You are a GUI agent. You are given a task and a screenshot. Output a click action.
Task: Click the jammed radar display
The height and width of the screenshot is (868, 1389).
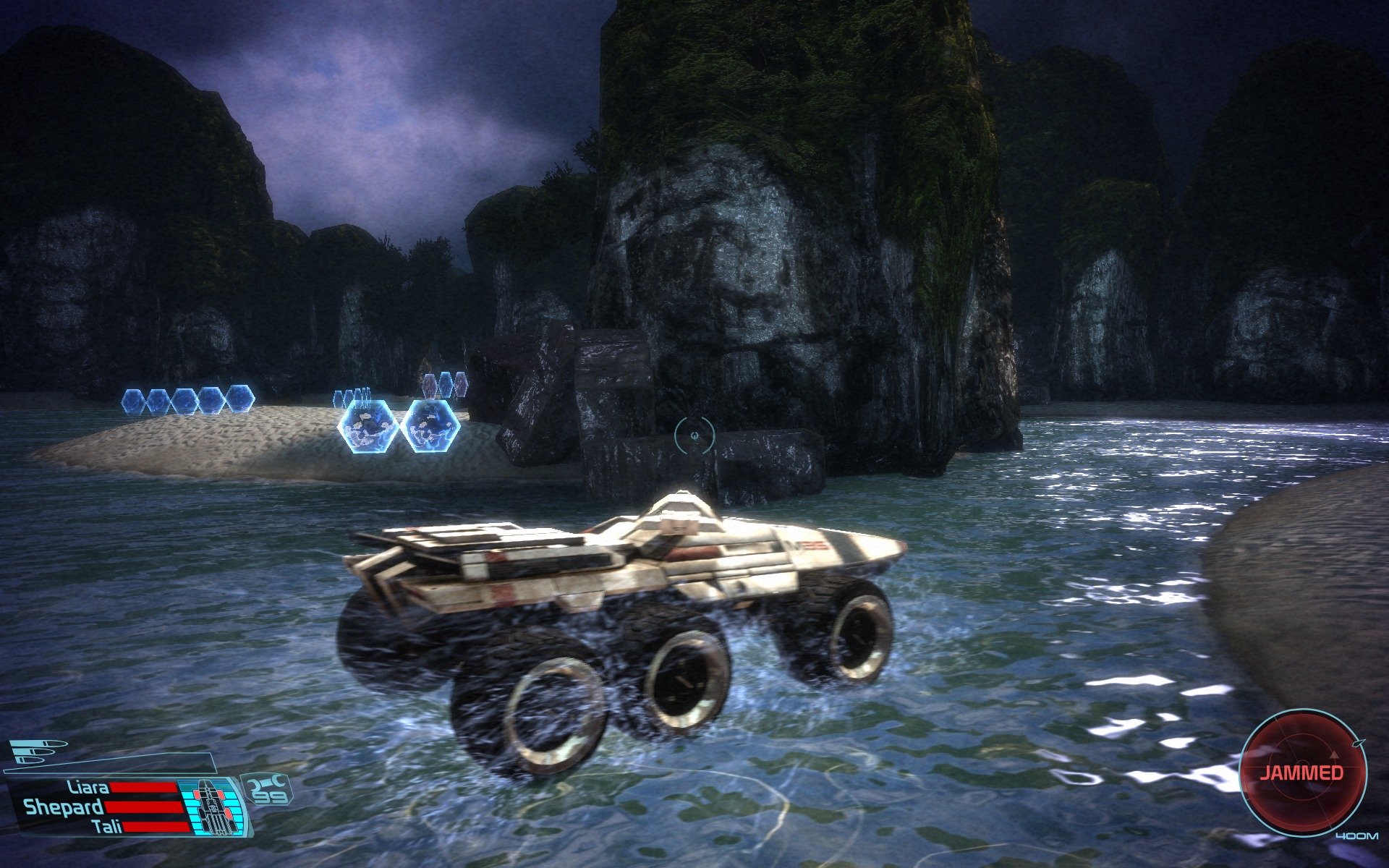(x=1302, y=772)
